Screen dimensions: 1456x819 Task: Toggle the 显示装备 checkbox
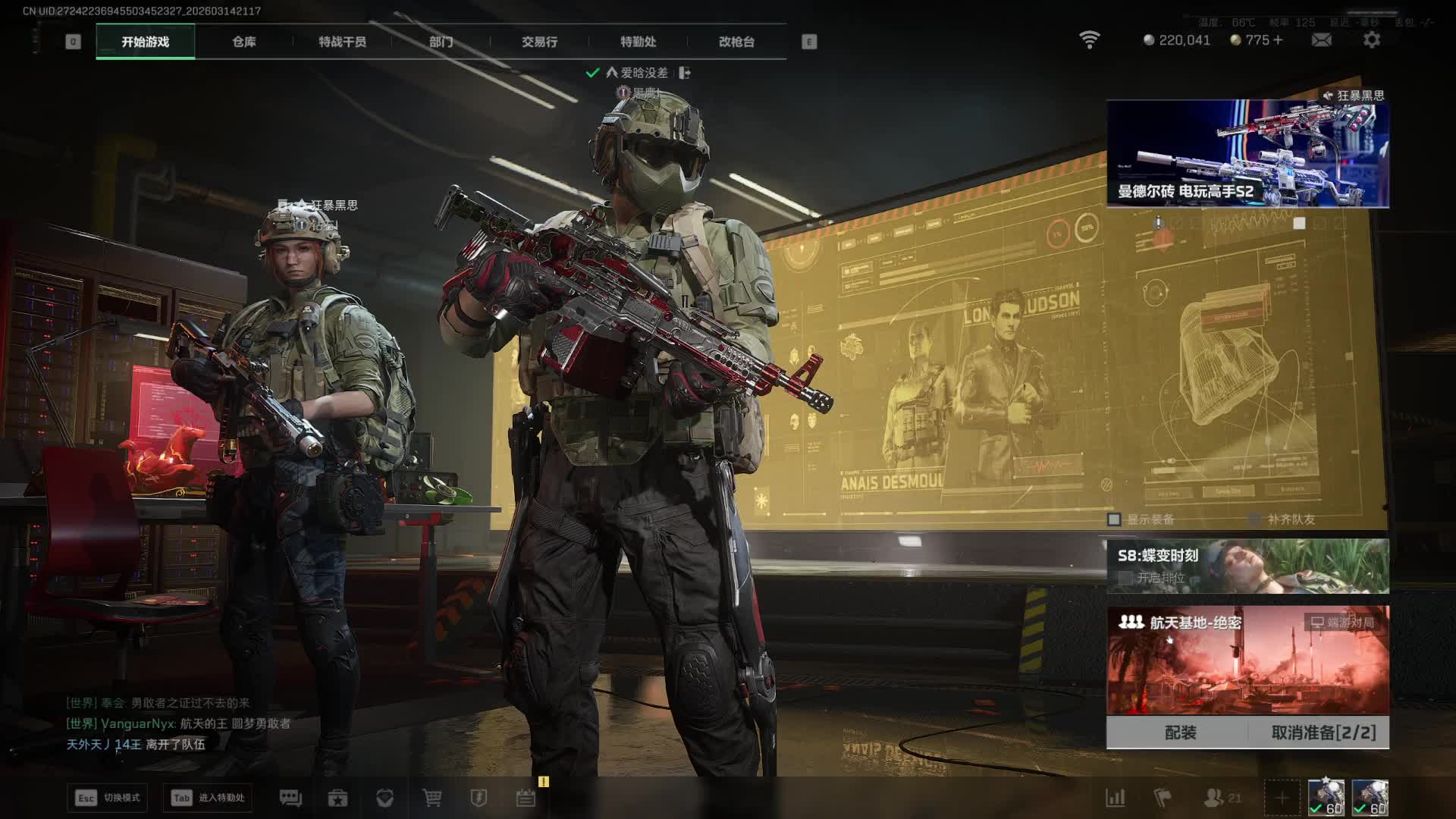(x=1114, y=519)
